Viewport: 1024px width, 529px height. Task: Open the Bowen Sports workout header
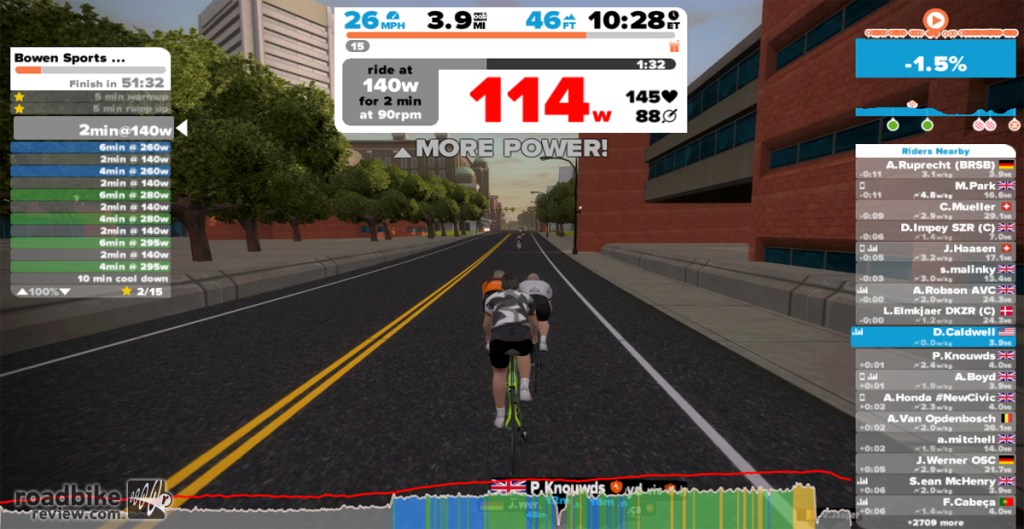click(92, 58)
